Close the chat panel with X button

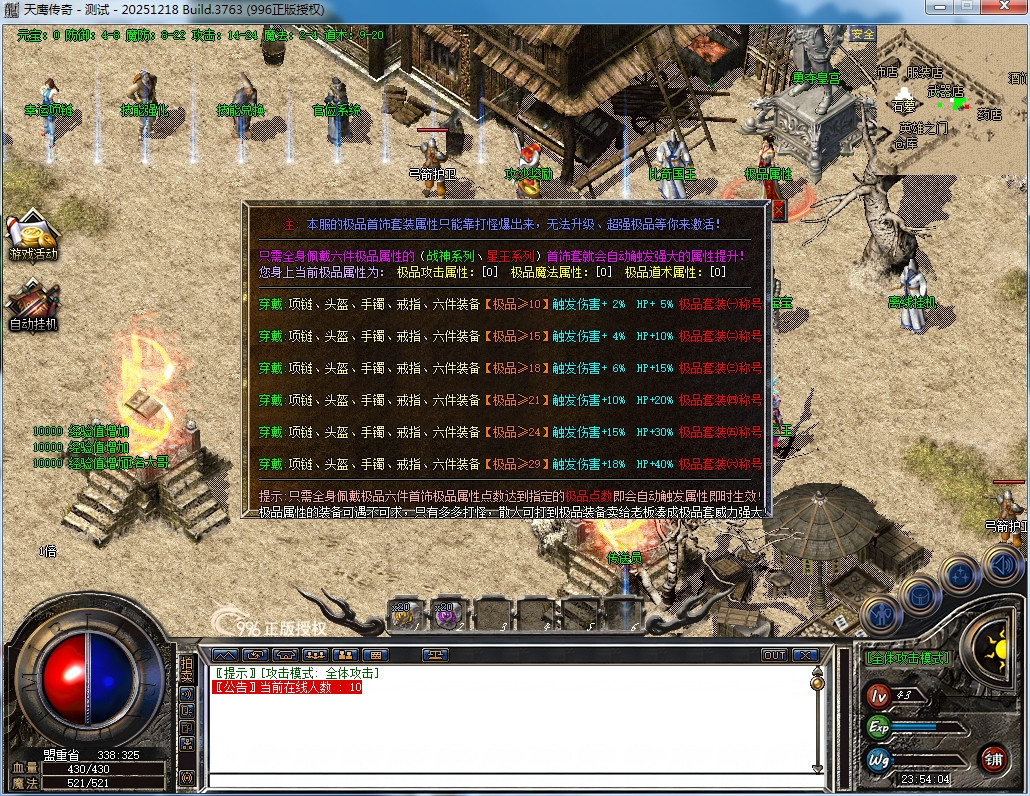[805, 655]
